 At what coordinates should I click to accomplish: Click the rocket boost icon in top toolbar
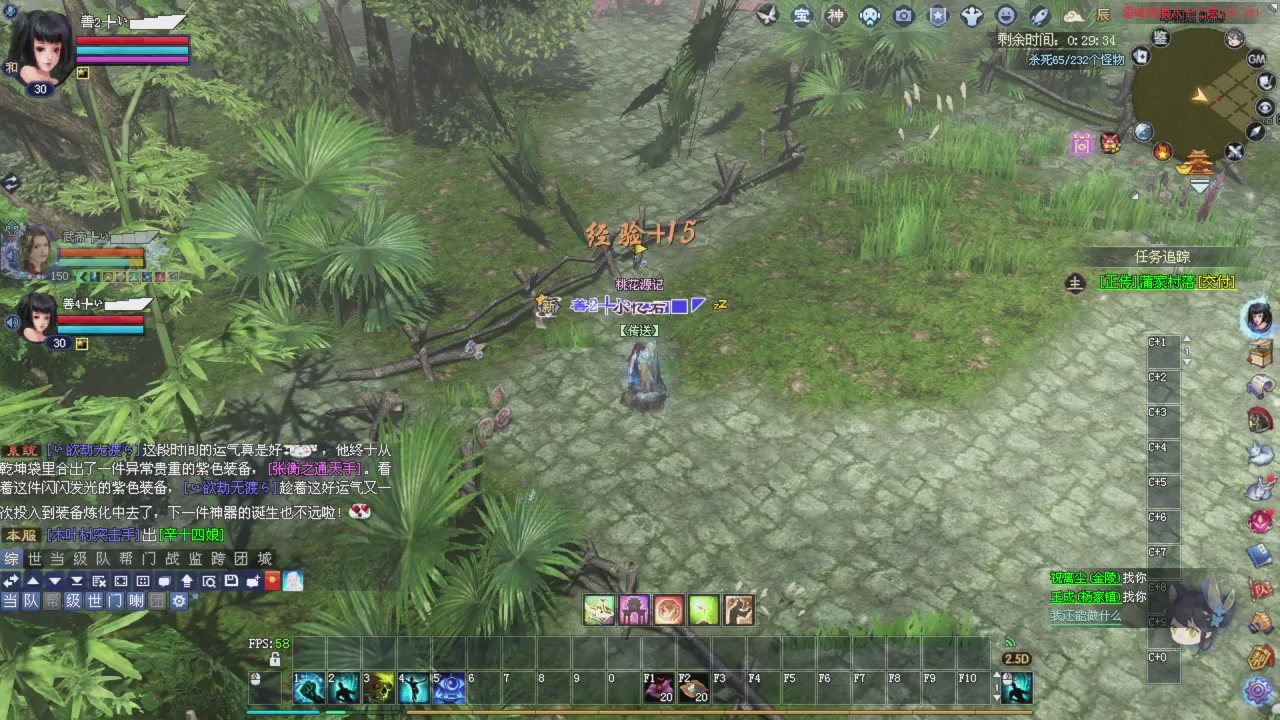(x=1039, y=17)
